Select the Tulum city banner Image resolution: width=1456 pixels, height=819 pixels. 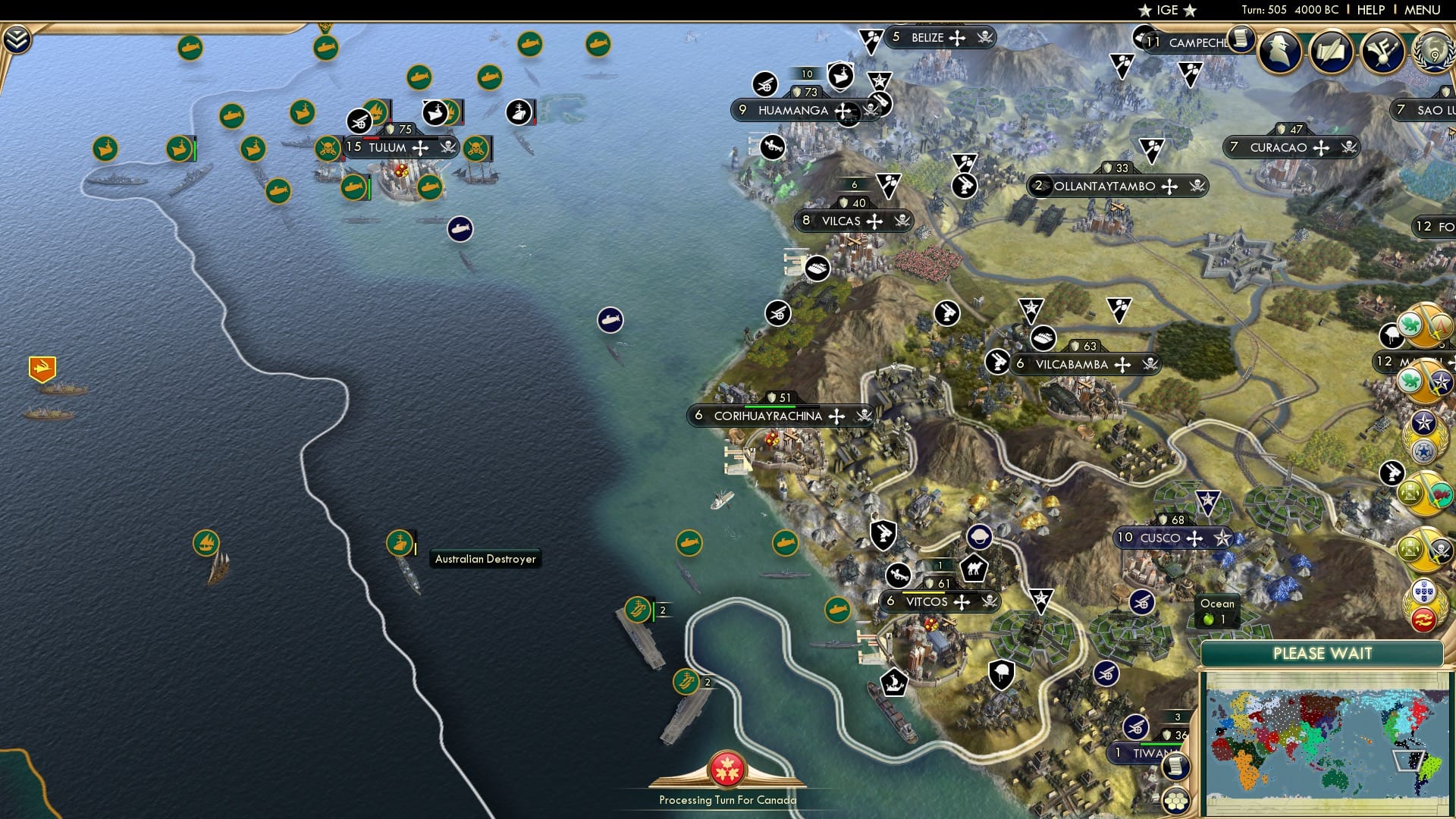[388, 148]
